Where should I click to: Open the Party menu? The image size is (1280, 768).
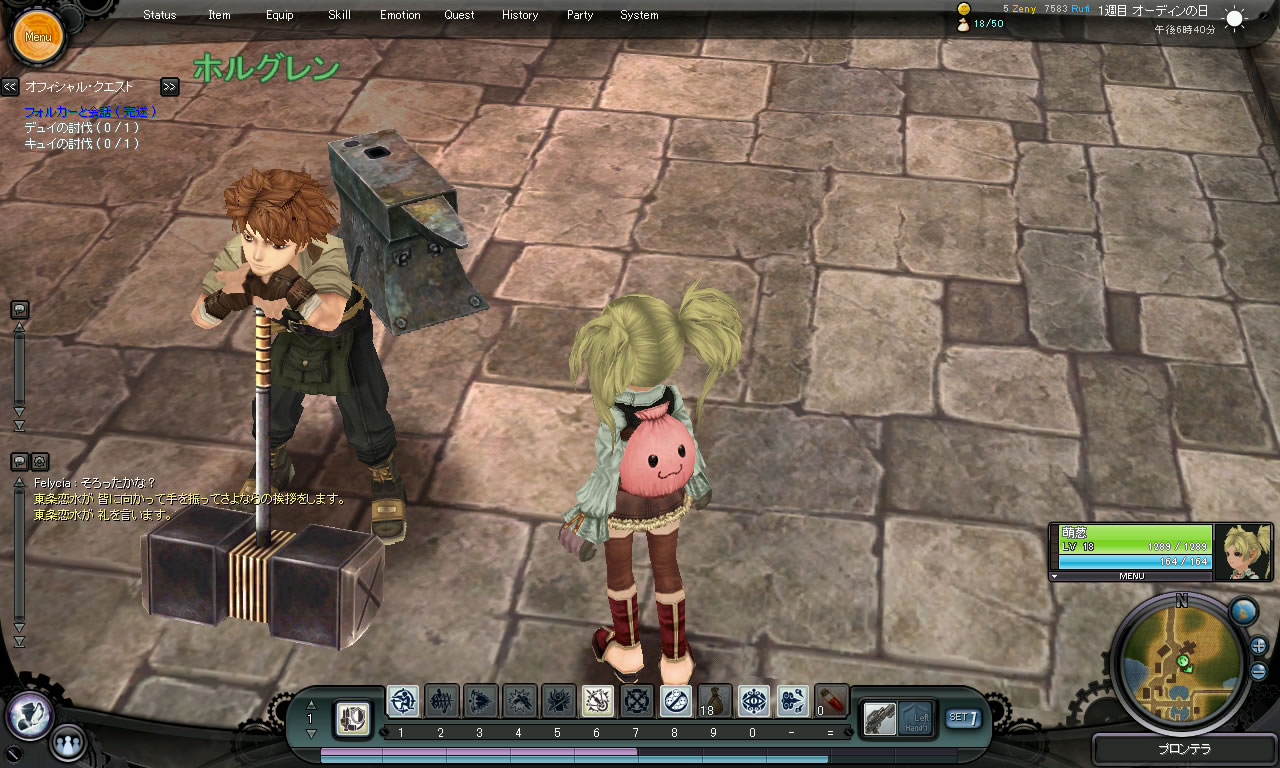(580, 15)
